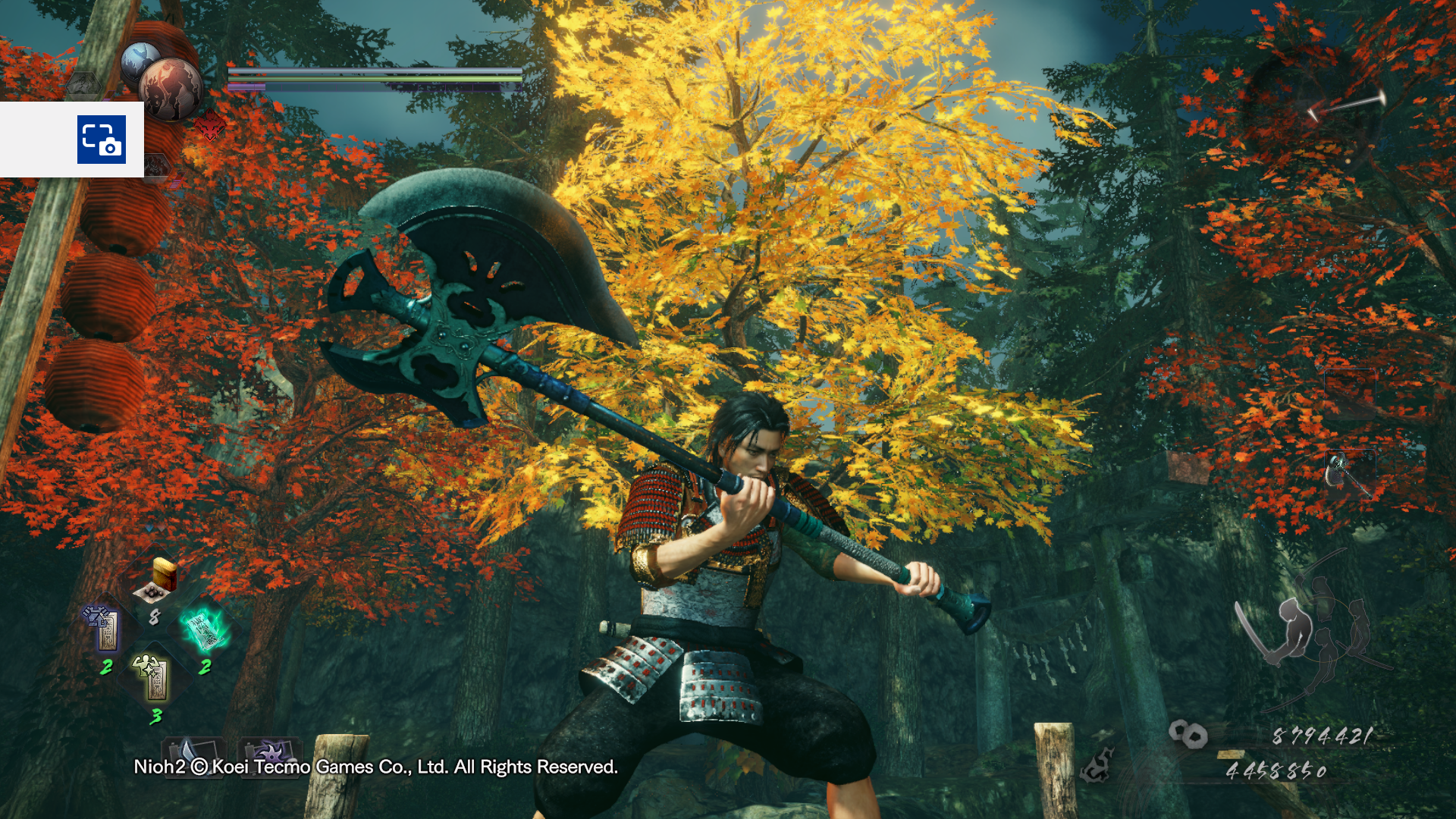This screenshot has width=1456, height=819.
Task: Click the screenshot capture notification icon
Action: click(102, 140)
